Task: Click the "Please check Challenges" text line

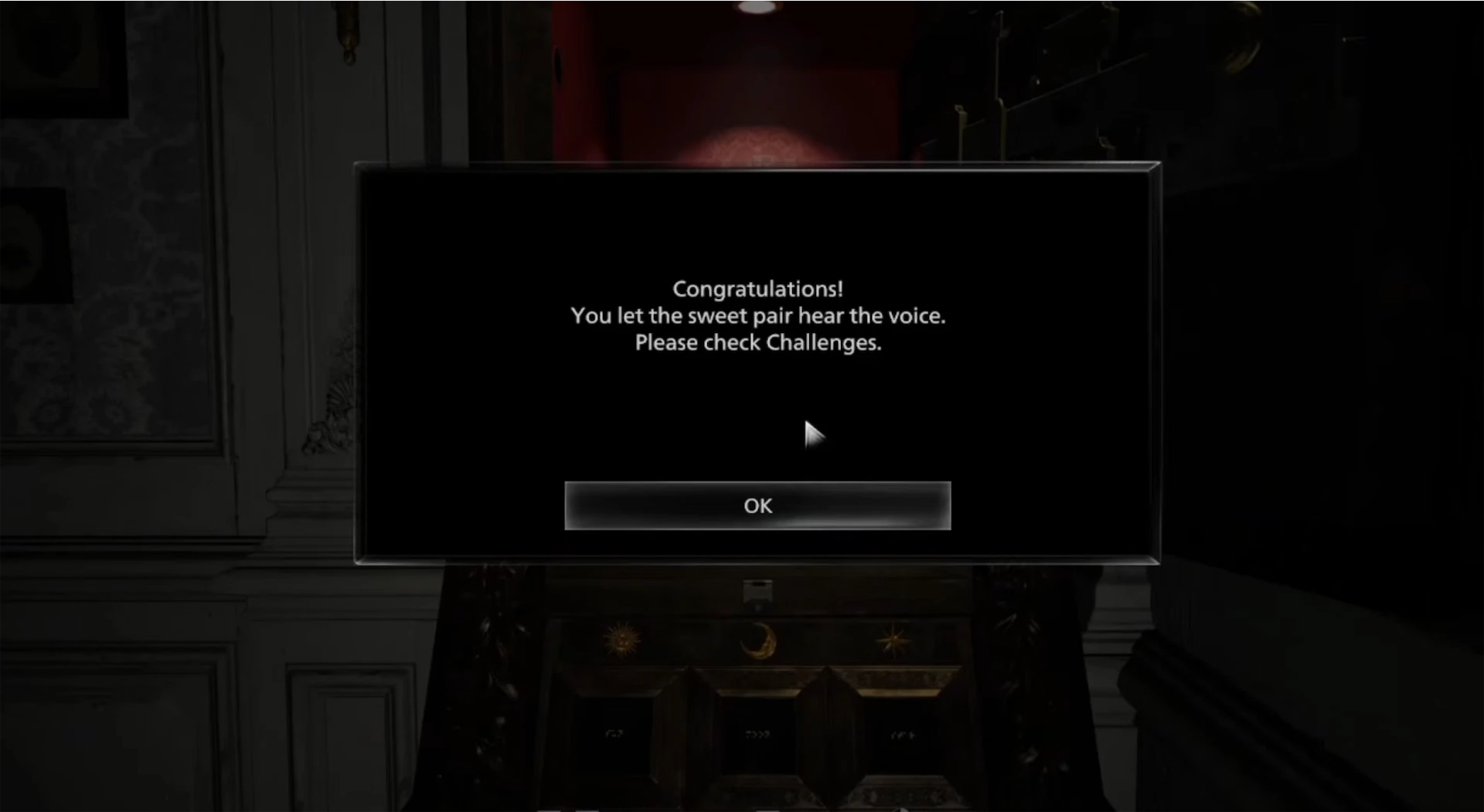Action: [757, 342]
